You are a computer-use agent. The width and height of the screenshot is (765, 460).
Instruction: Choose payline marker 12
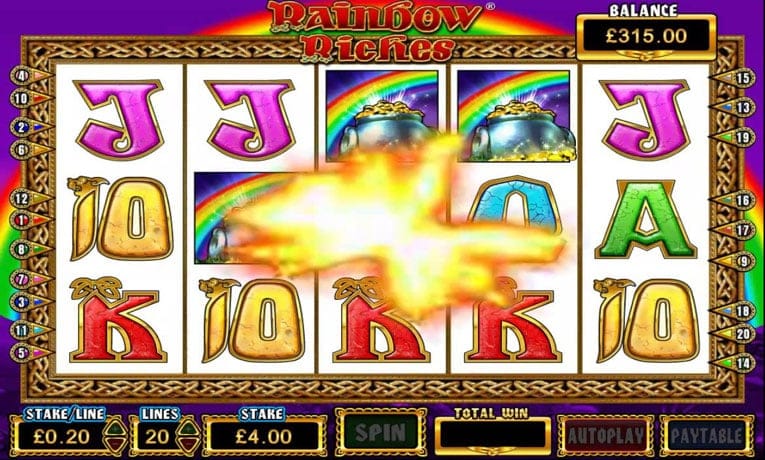point(22,199)
